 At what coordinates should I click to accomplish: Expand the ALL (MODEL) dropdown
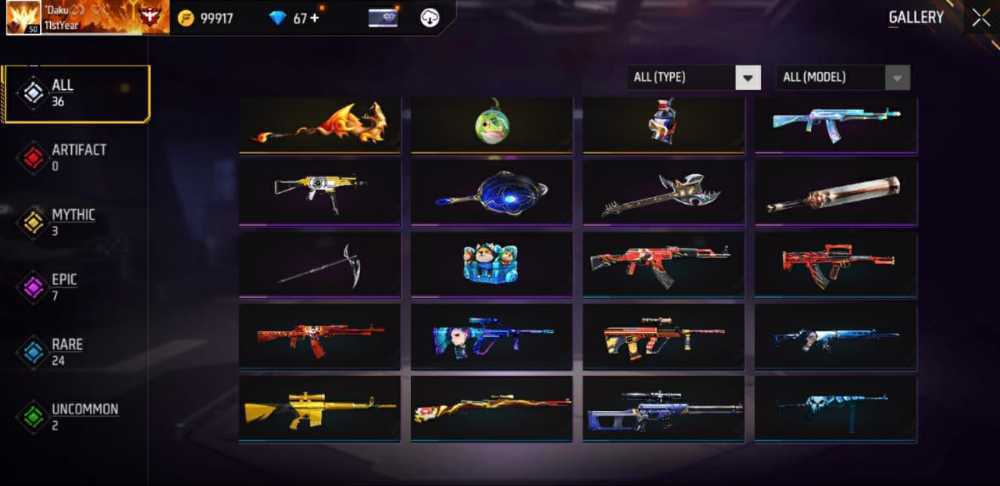842,78
